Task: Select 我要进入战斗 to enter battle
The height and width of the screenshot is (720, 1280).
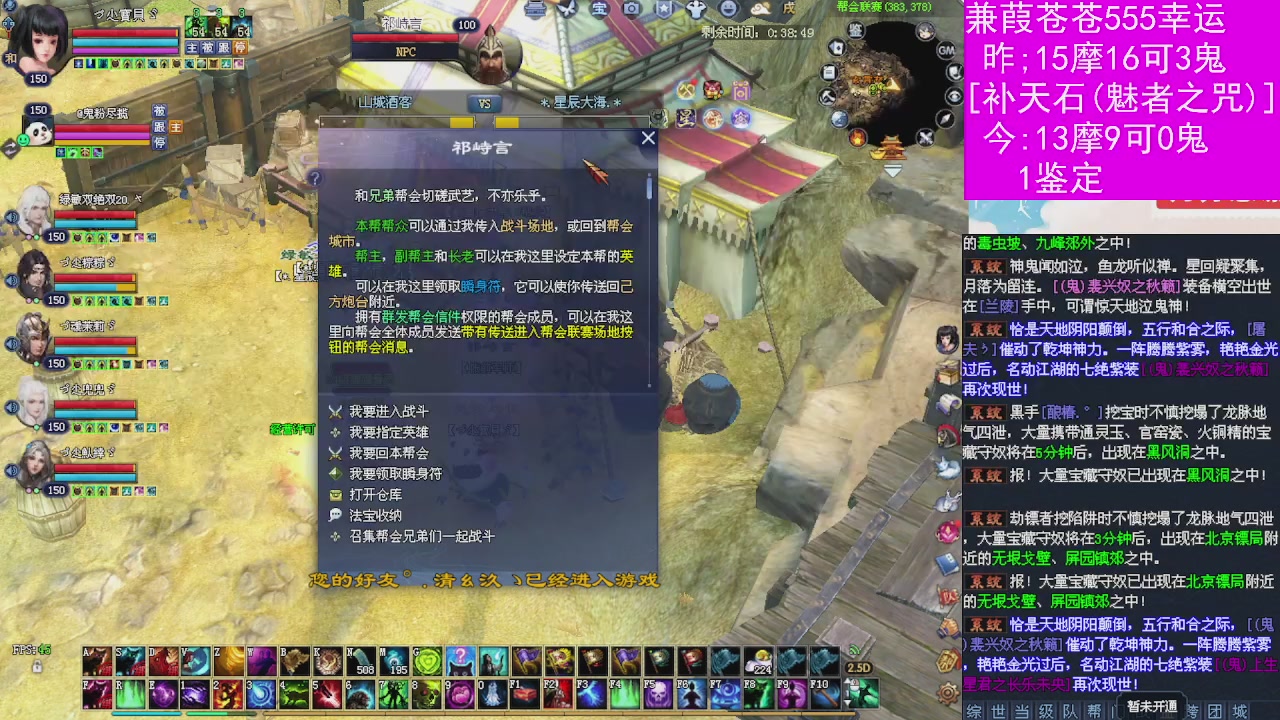Action: click(390, 411)
